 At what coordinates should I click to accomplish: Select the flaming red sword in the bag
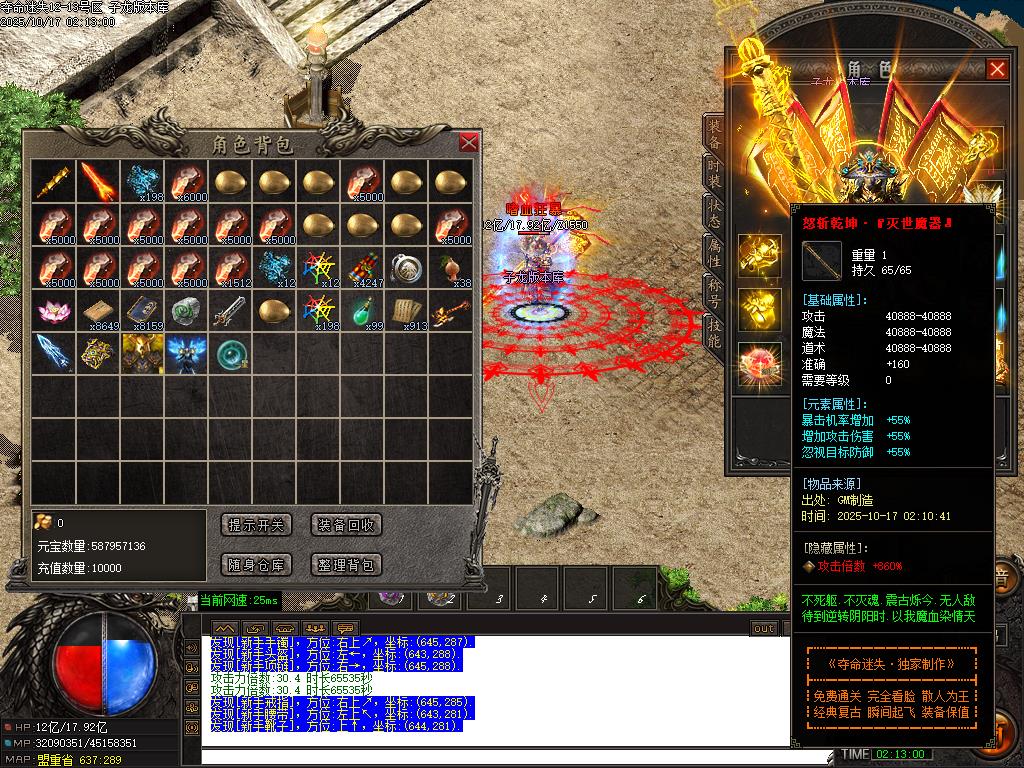tap(99, 181)
